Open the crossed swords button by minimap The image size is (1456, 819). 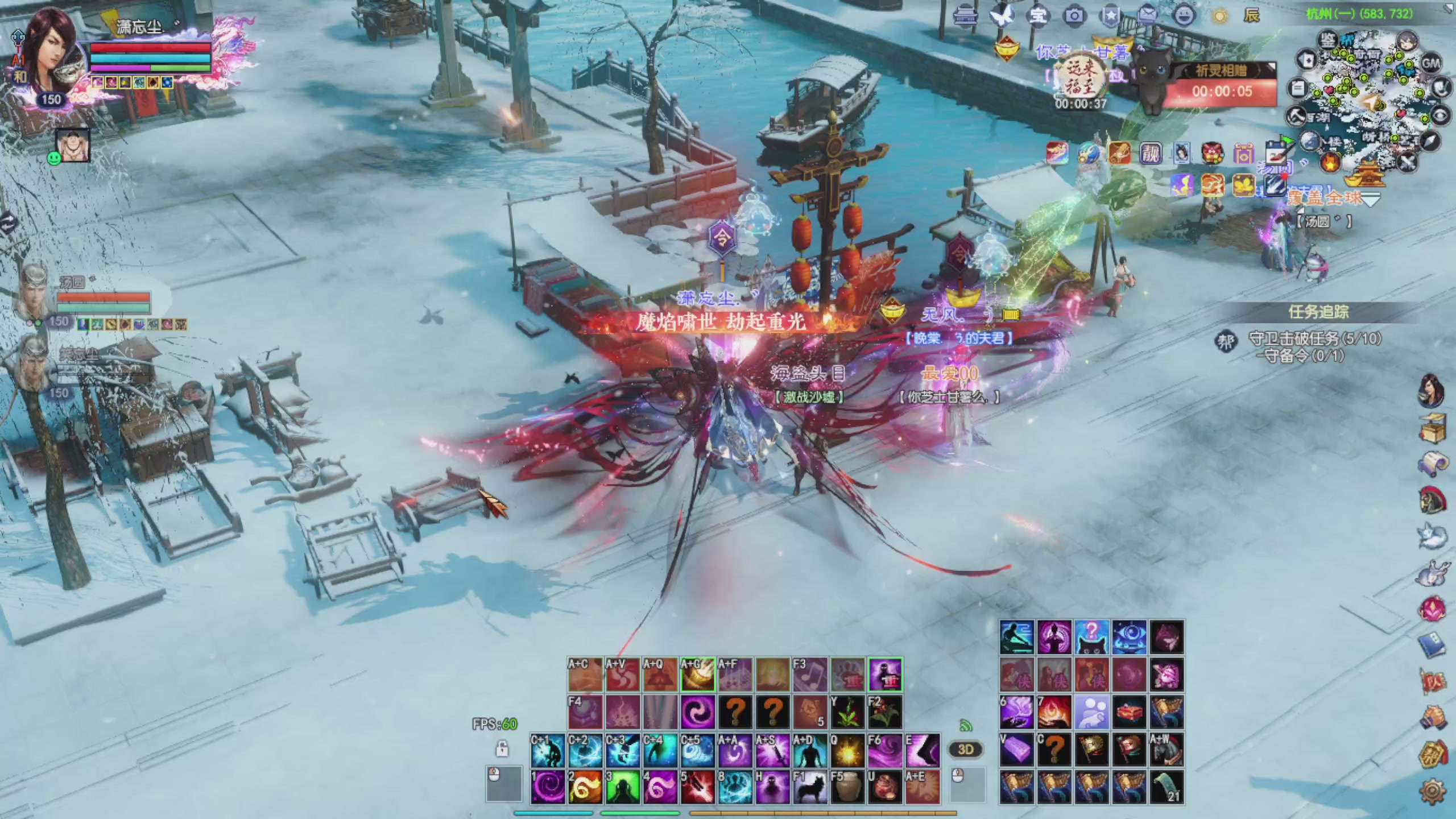[1408, 163]
